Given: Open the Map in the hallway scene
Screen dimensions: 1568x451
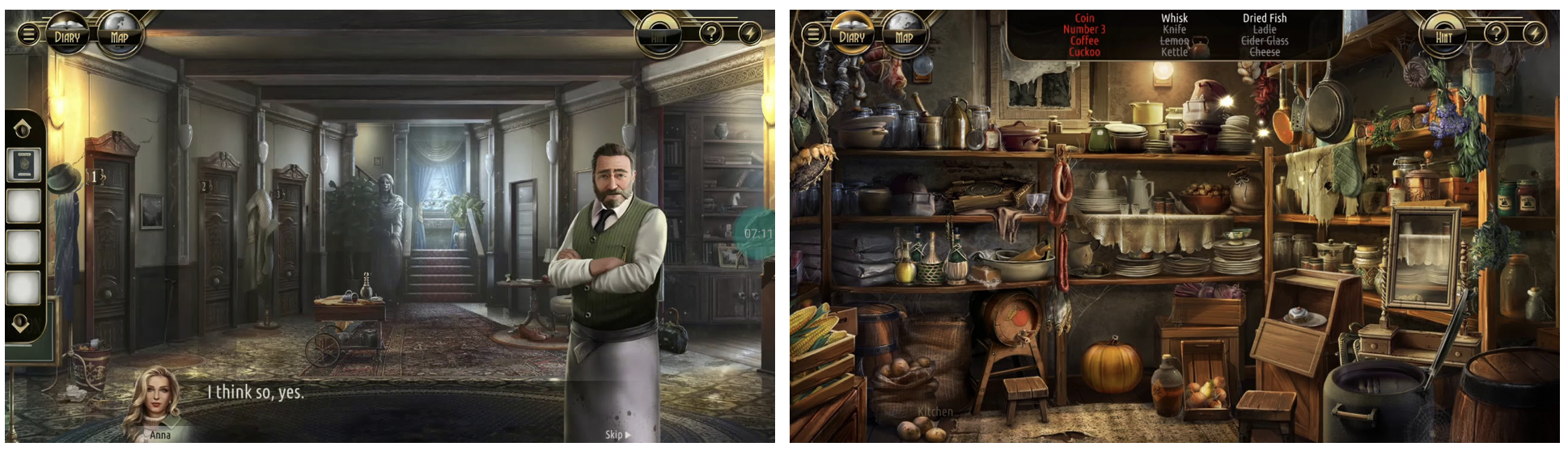Looking at the screenshot, I should pyautogui.click(x=119, y=36).
